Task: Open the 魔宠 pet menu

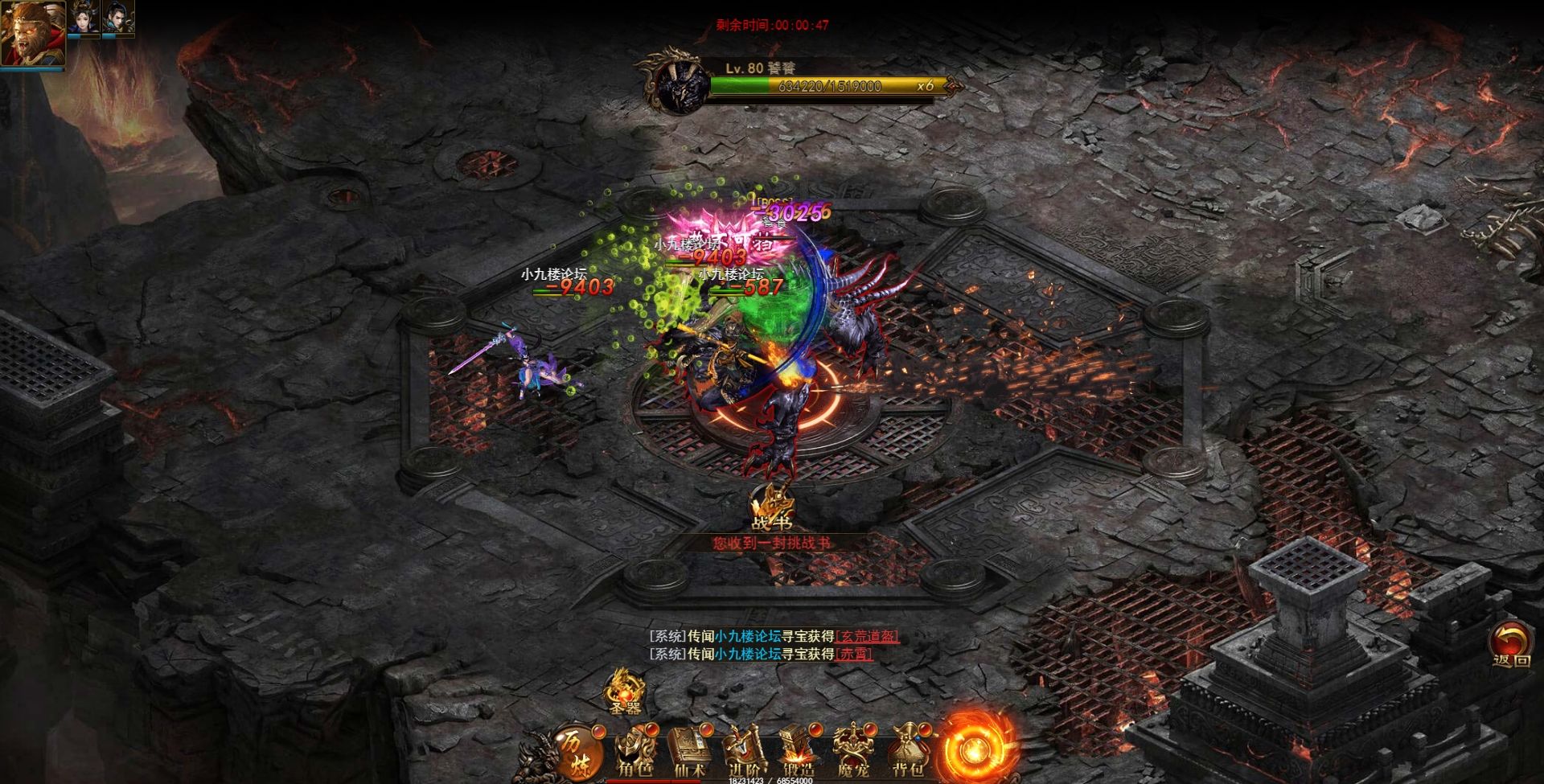Action: coord(853,752)
